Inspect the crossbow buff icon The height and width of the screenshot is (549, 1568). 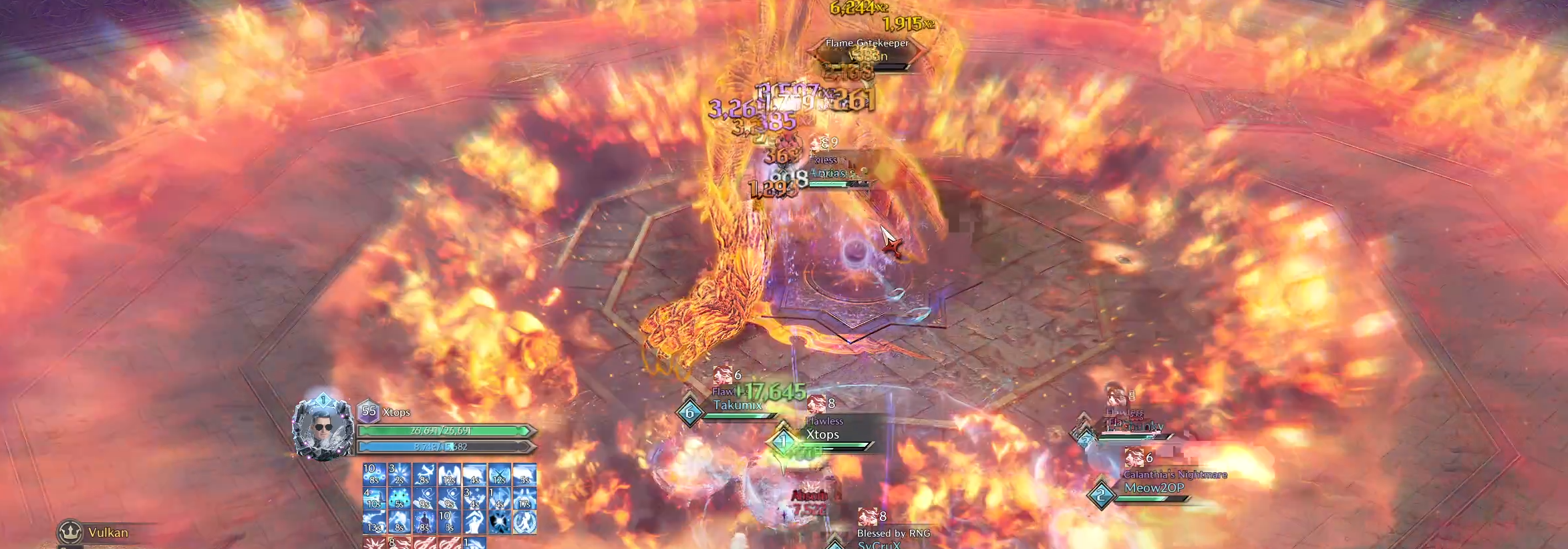coord(425,474)
